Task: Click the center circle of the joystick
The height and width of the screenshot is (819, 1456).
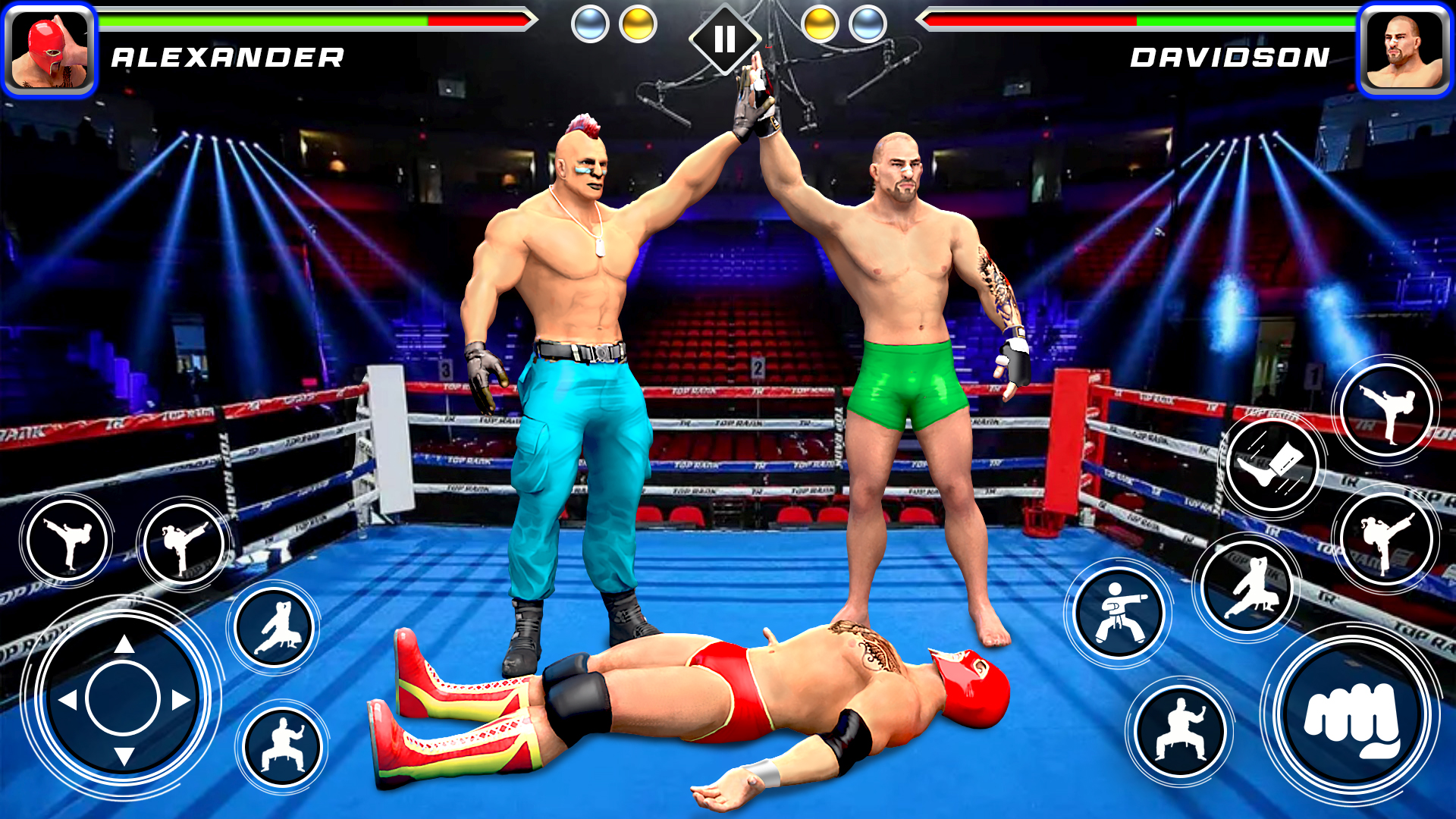Action: pos(123,698)
